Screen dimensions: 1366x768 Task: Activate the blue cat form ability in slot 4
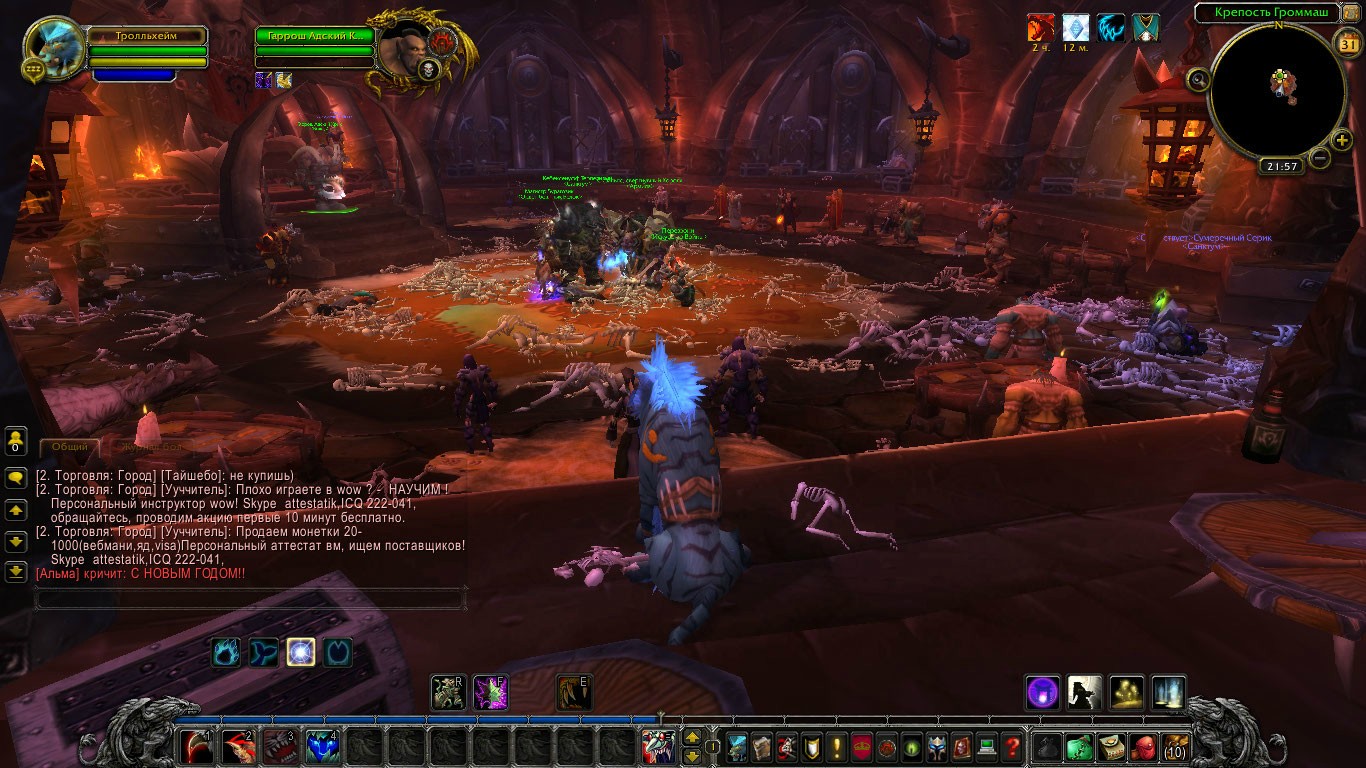point(323,747)
